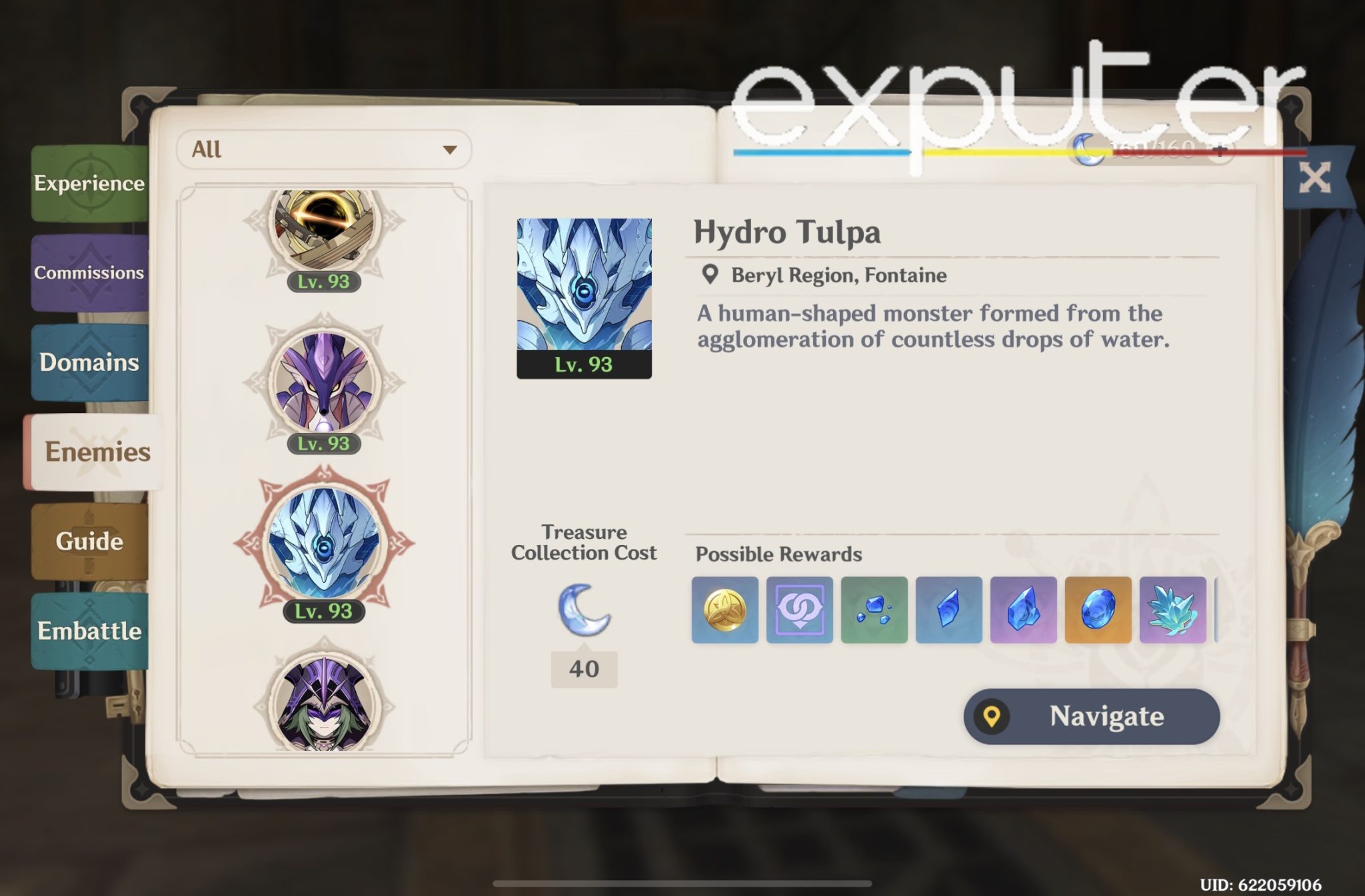Click the location pin beside Beryl Region, Fontaine

point(710,273)
